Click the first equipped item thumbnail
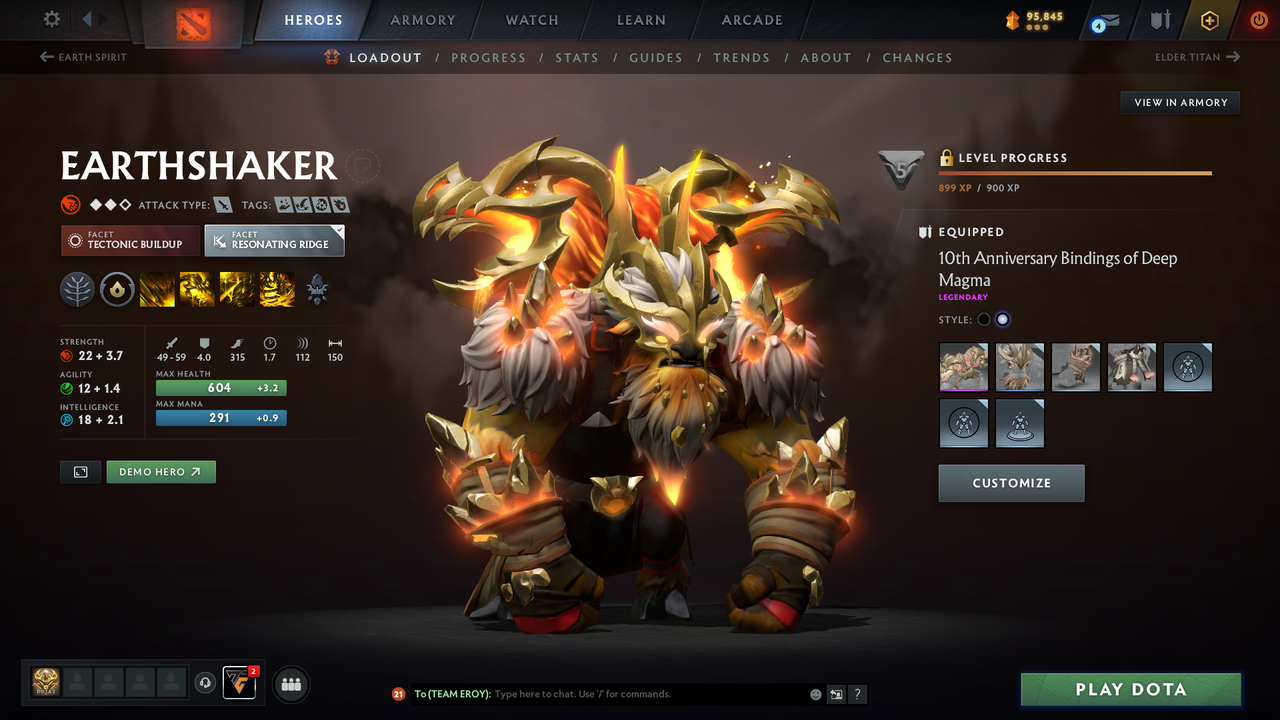 tap(963, 367)
